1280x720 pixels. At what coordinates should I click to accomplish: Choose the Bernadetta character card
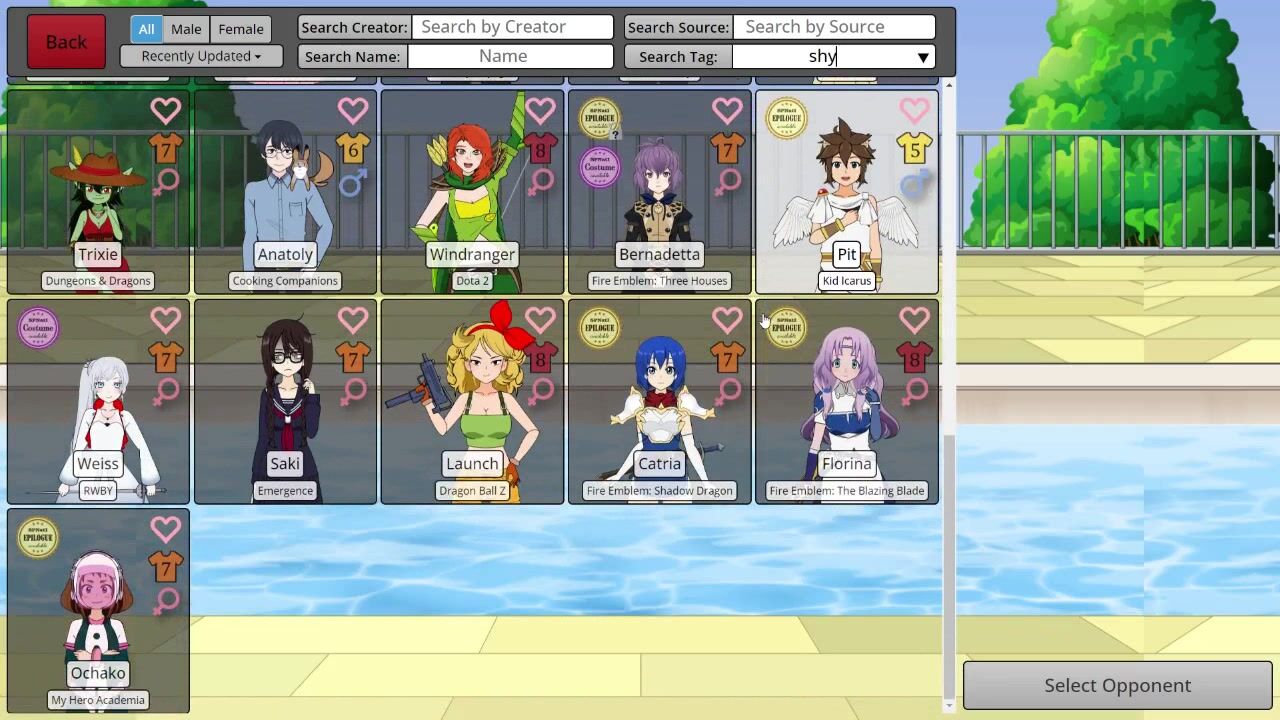pos(659,200)
